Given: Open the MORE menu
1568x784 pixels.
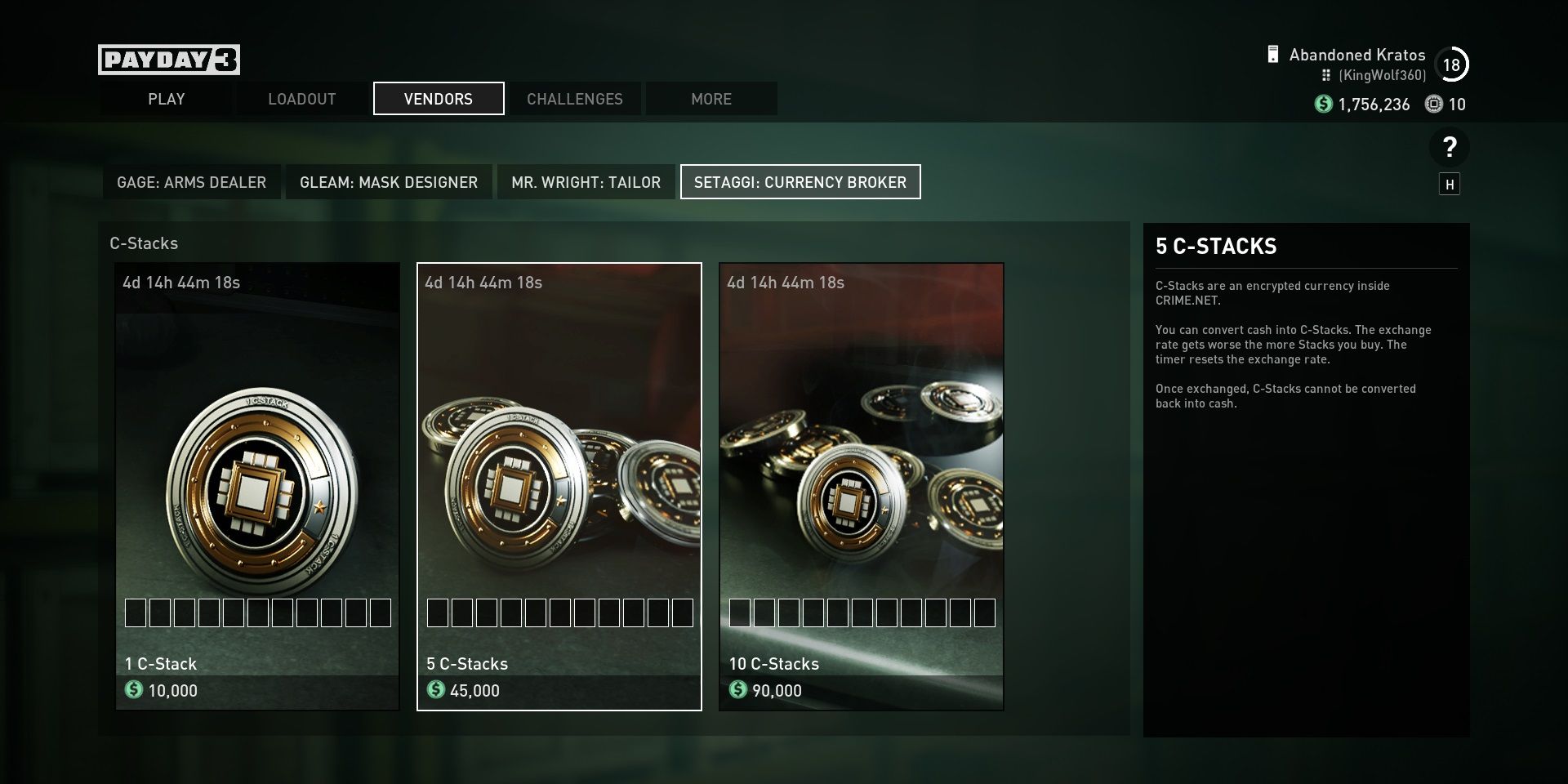Looking at the screenshot, I should tap(710, 98).
